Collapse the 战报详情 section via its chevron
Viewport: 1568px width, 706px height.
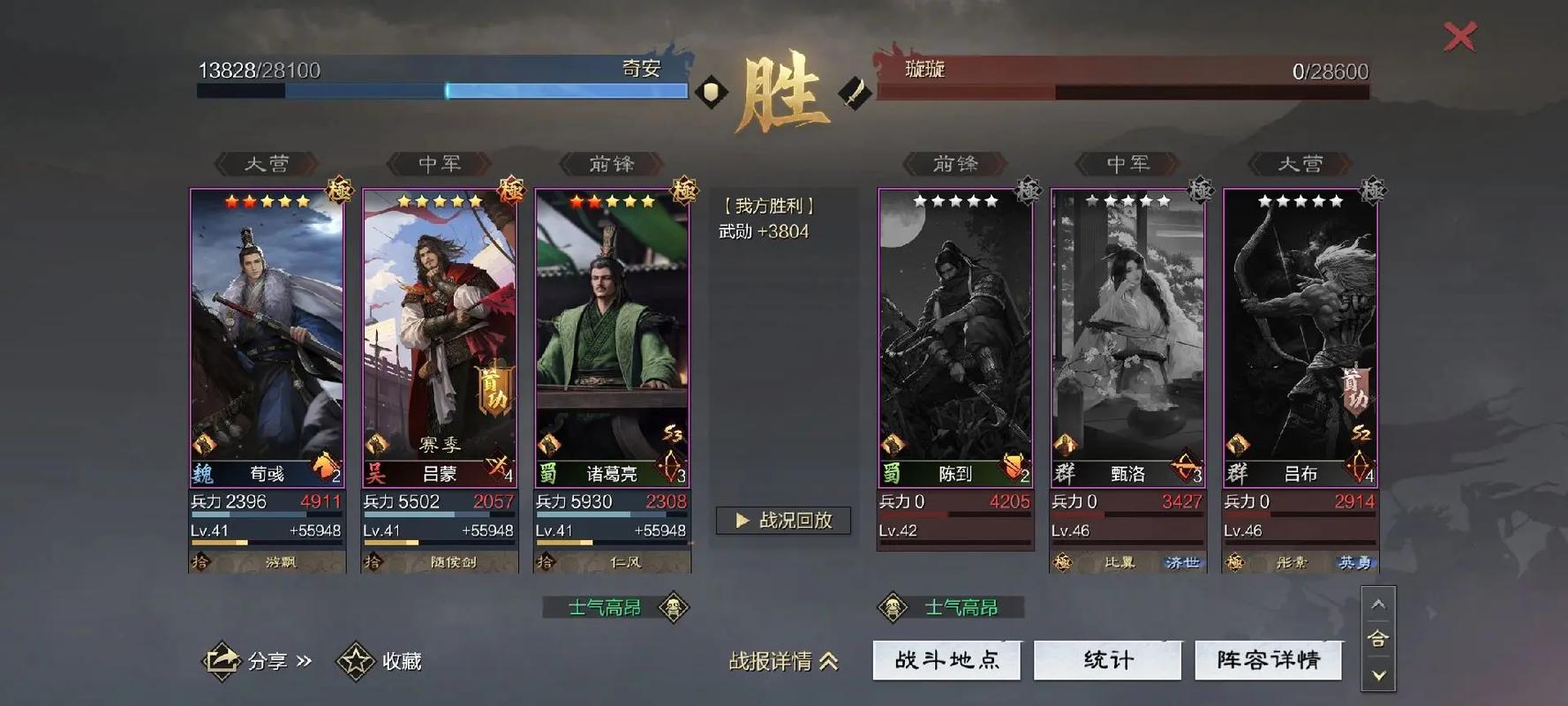(828, 660)
